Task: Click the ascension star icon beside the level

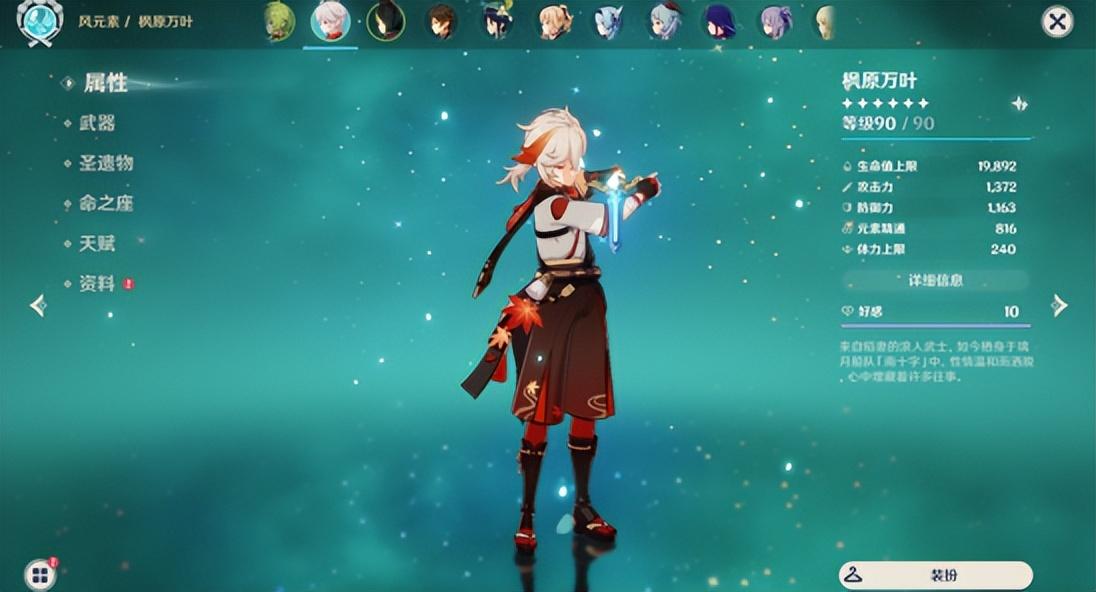Action: pos(1018,103)
